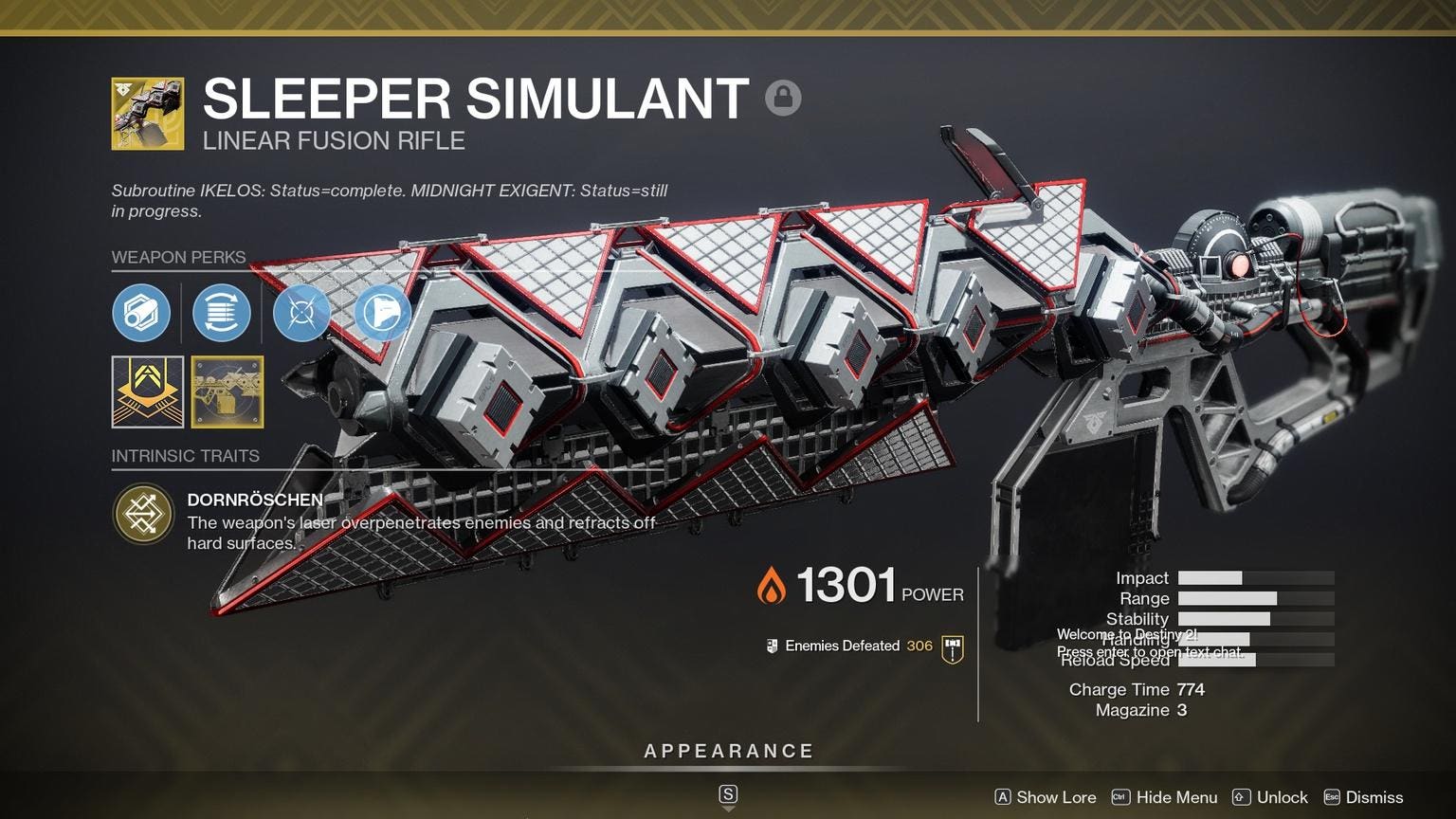Image resolution: width=1456 pixels, height=819 pixels.
Task: Toggle the lock icon beside weapon name
Action: tap(783, 98)
